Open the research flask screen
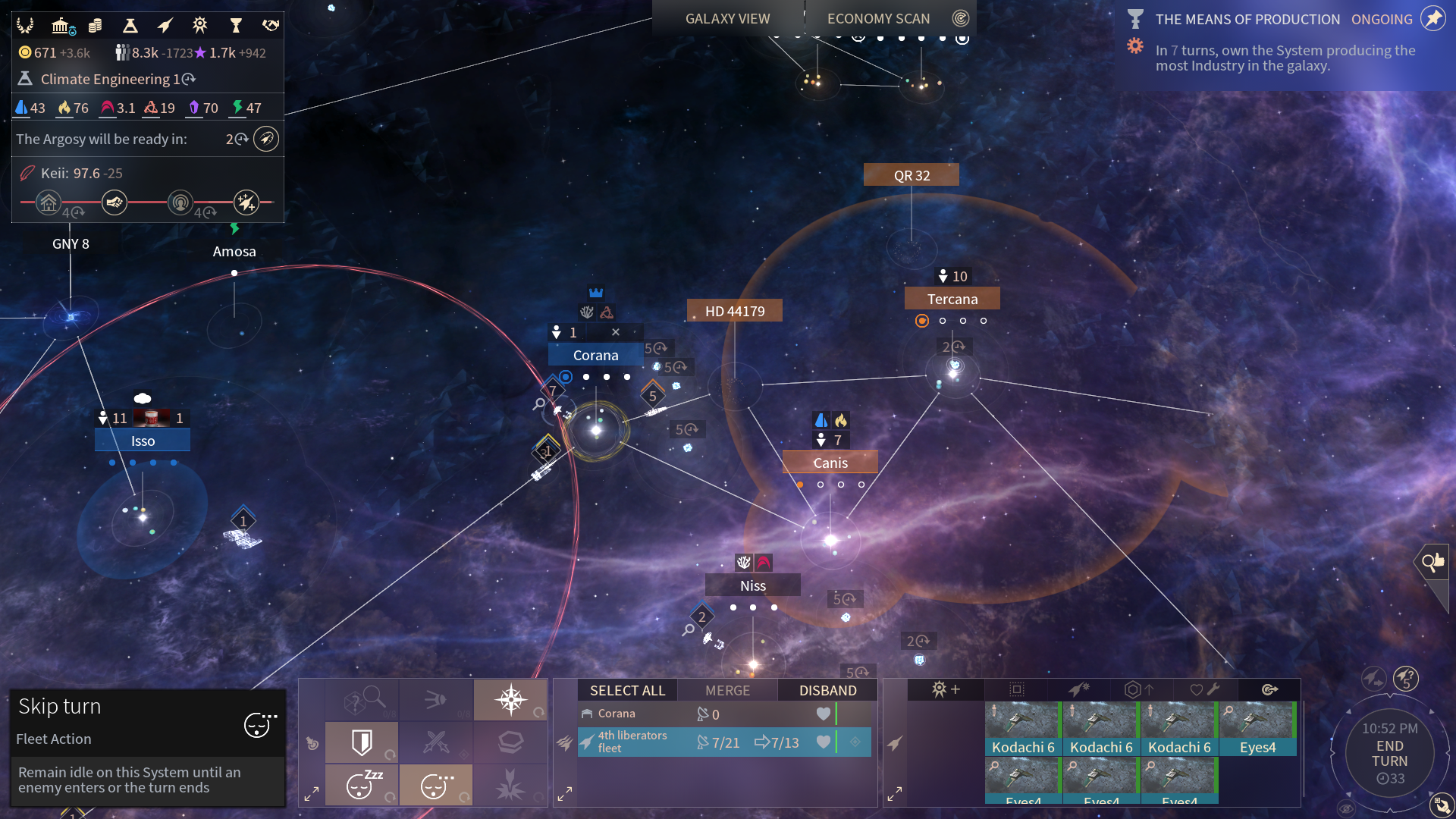1456x819 pixels. [x=130, y=26]
